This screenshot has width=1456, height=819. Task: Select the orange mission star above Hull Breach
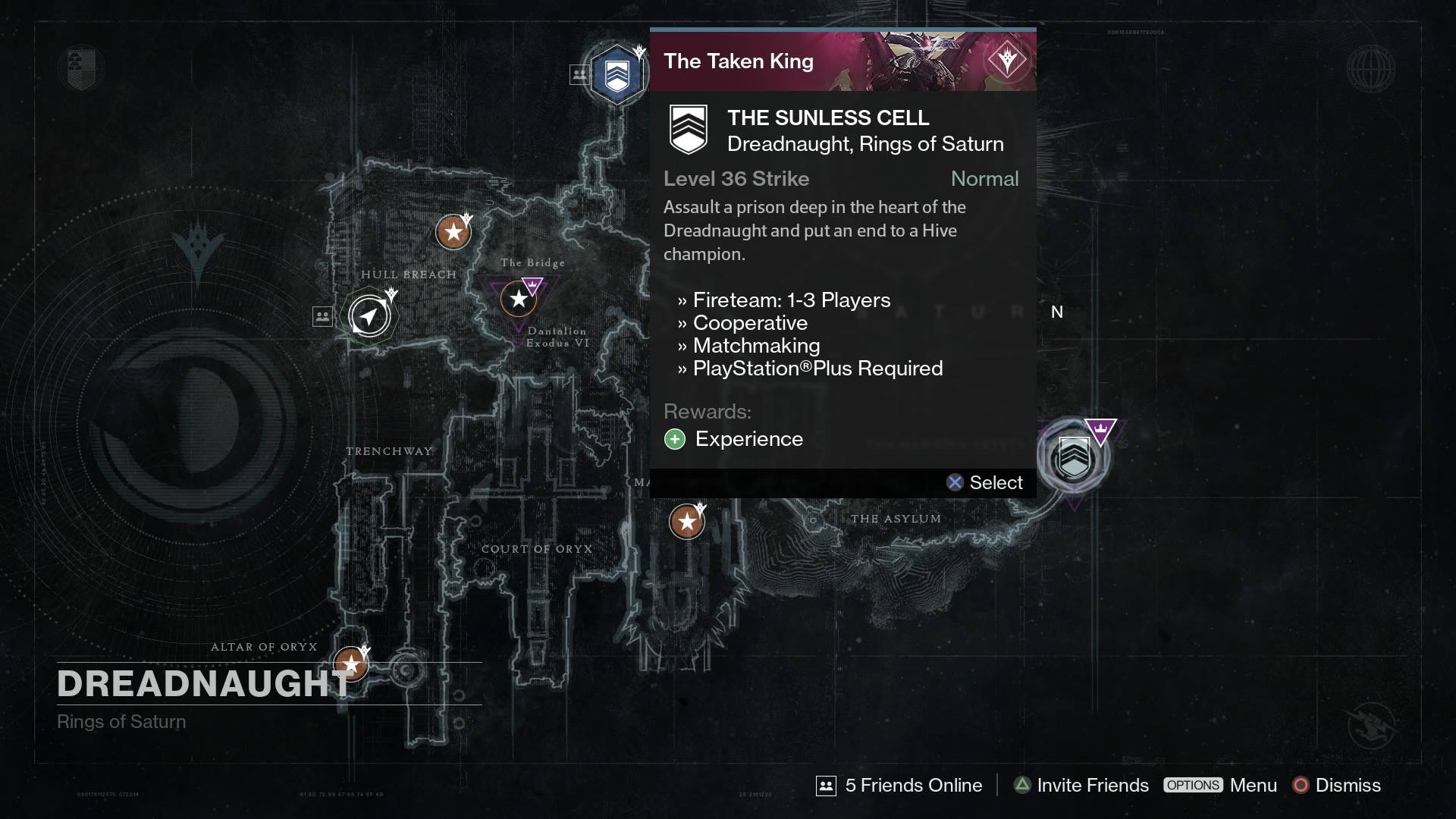453,231
